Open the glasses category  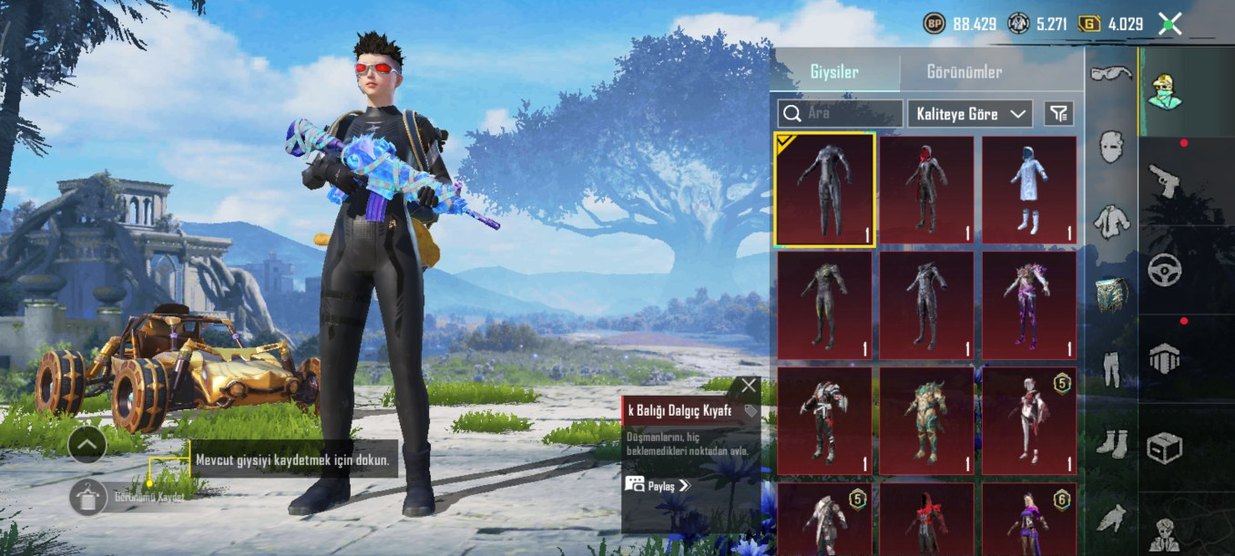[1110, 74]
